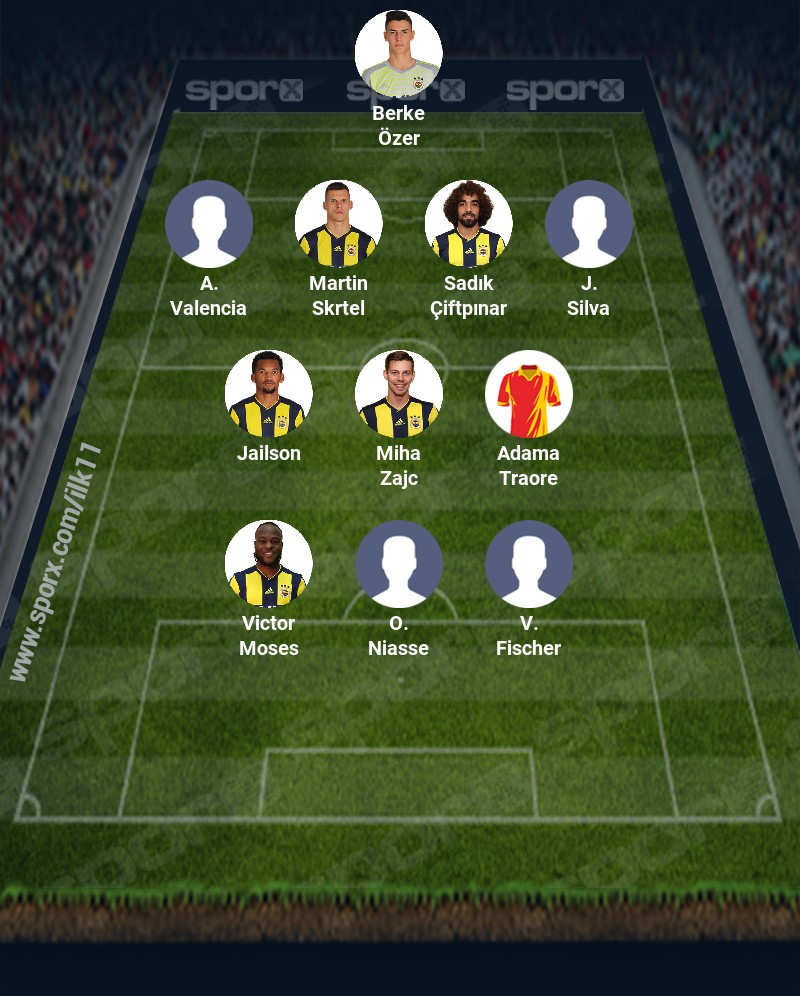The image size is (800, 996).
Task: Pick Victor Moses in attack
Action: pos(268,564)
